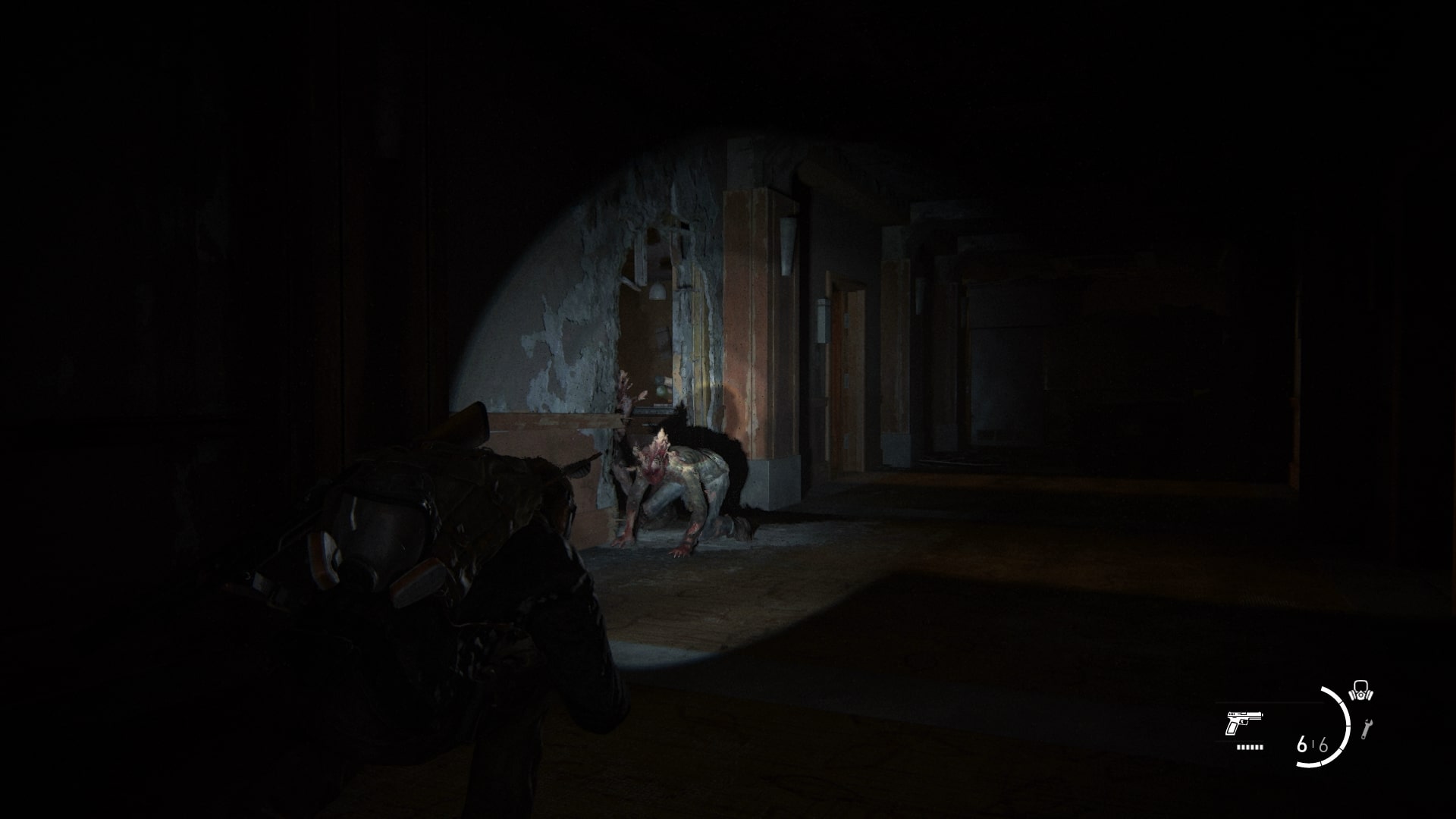The width and height of the screenshot is (1456, 819).
Task: Click the wrench crafting icon
Action: [x=1367, y=729]
